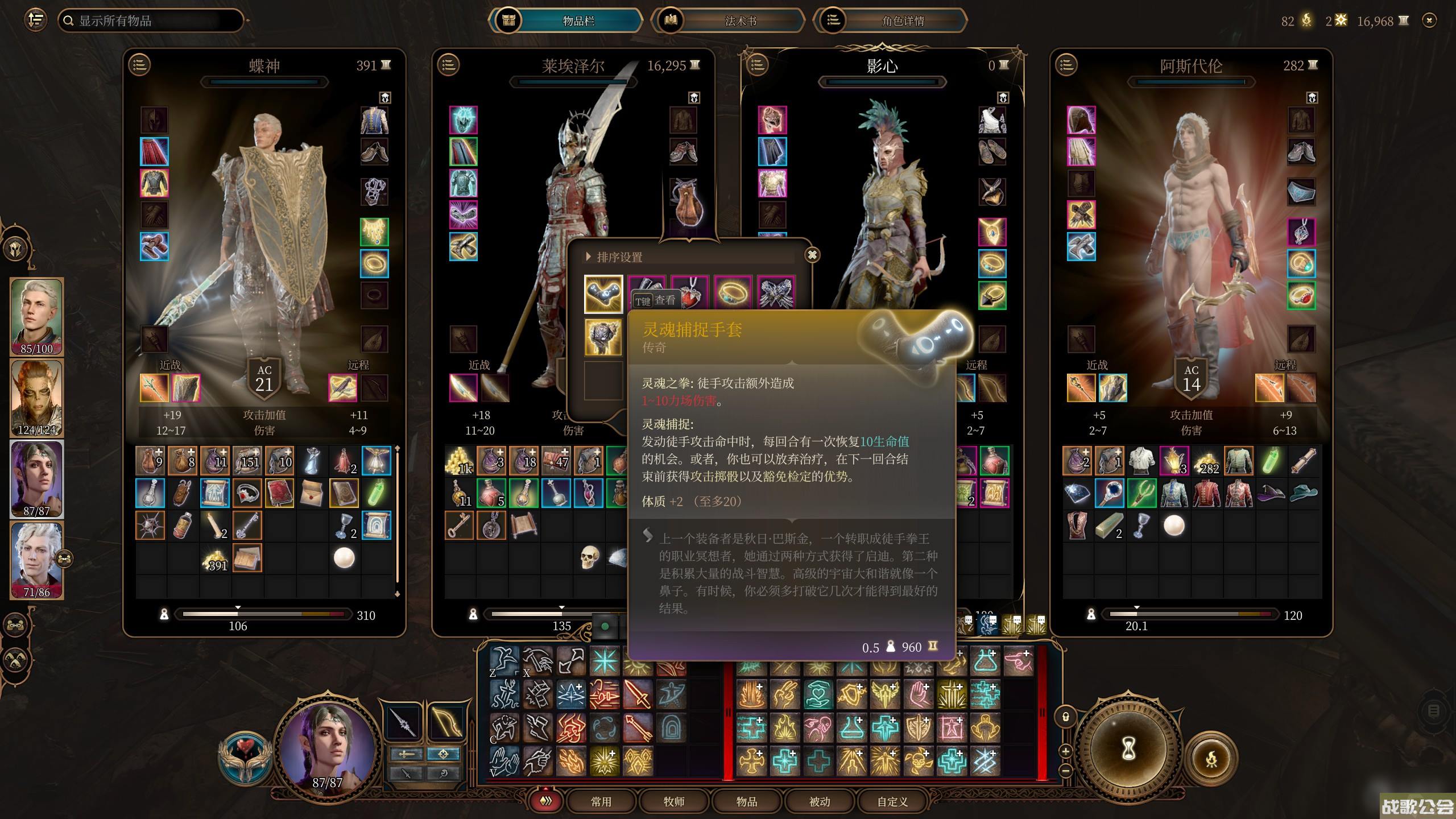Viewport: 1456px width, 819px height.
Task: Select the 物品栏 inventory tab
Action: (x=578, y=21)
